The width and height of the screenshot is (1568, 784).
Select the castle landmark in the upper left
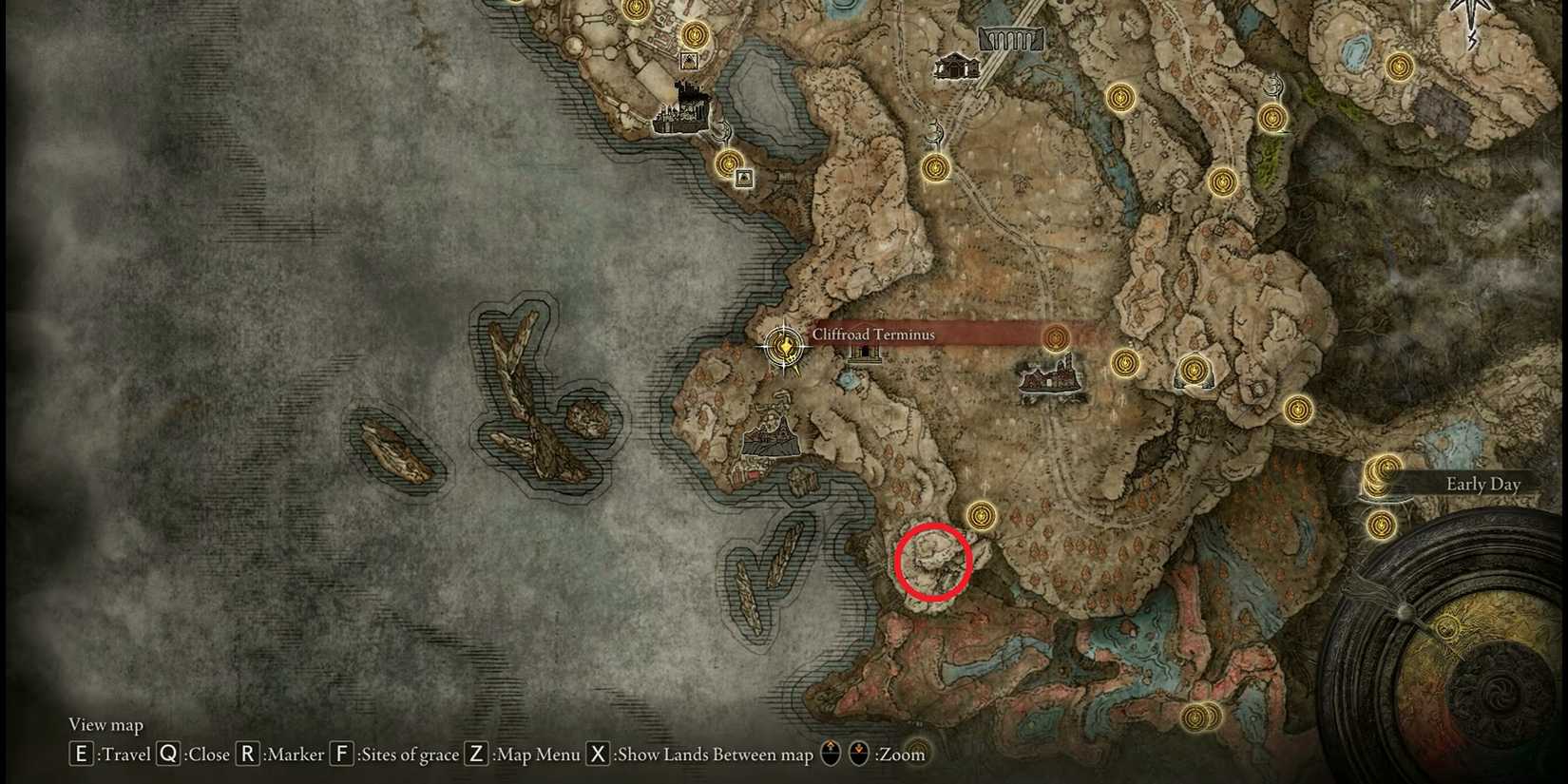[680, 109]
